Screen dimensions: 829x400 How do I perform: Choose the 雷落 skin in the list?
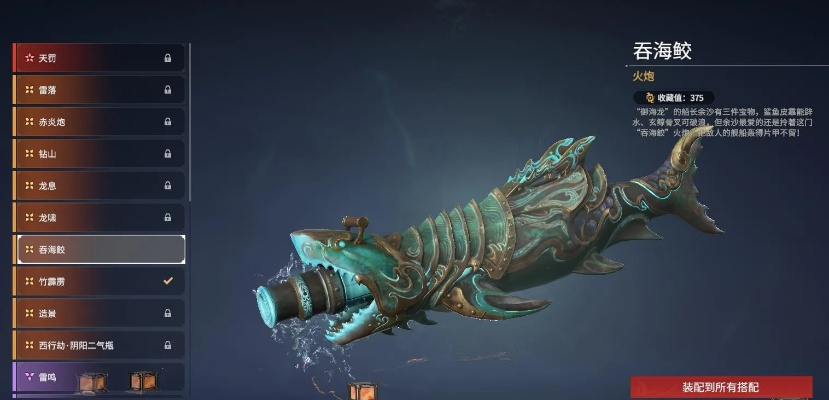click(x=98, y=90)
